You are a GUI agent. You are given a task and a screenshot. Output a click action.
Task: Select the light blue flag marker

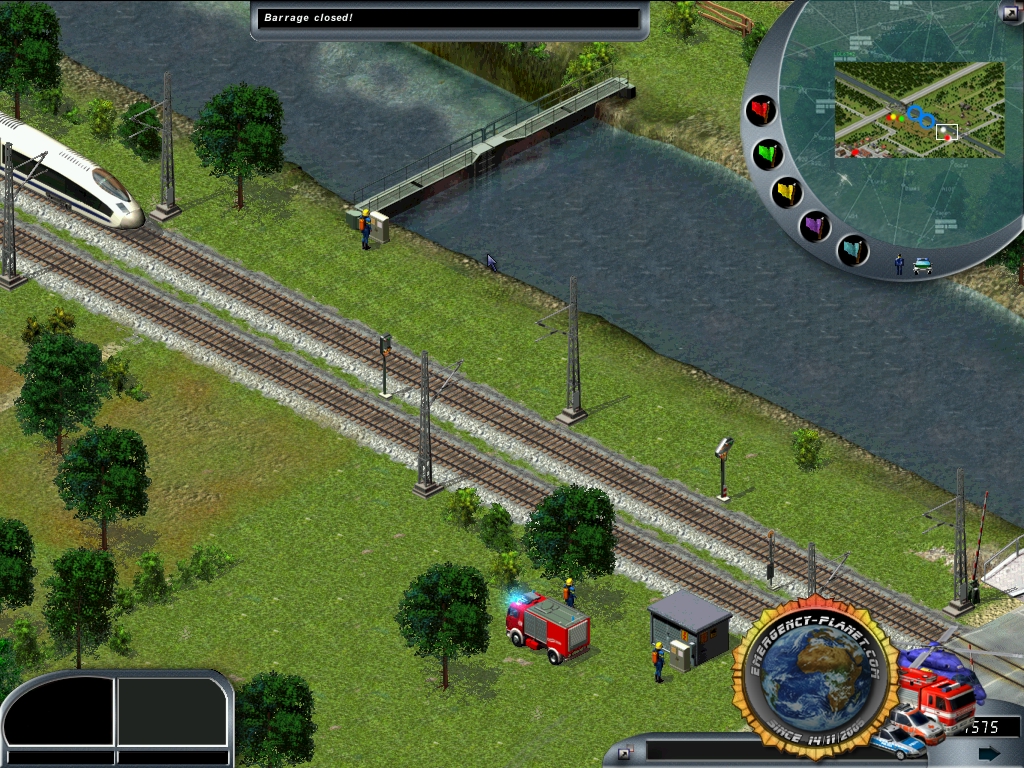(852, 249)
